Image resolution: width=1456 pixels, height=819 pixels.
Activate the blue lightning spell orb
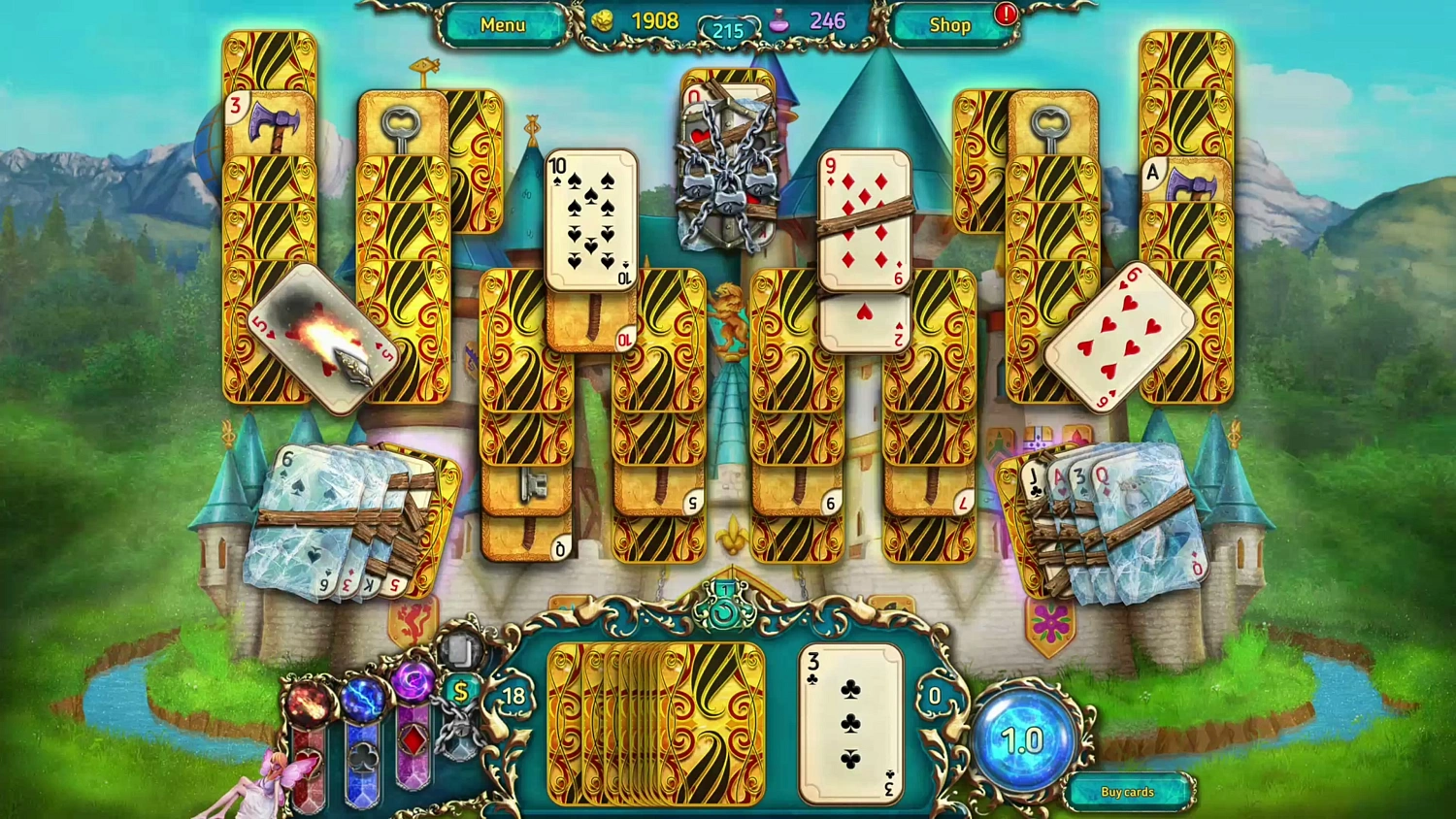pyautogui.click(x=362, y=702)
